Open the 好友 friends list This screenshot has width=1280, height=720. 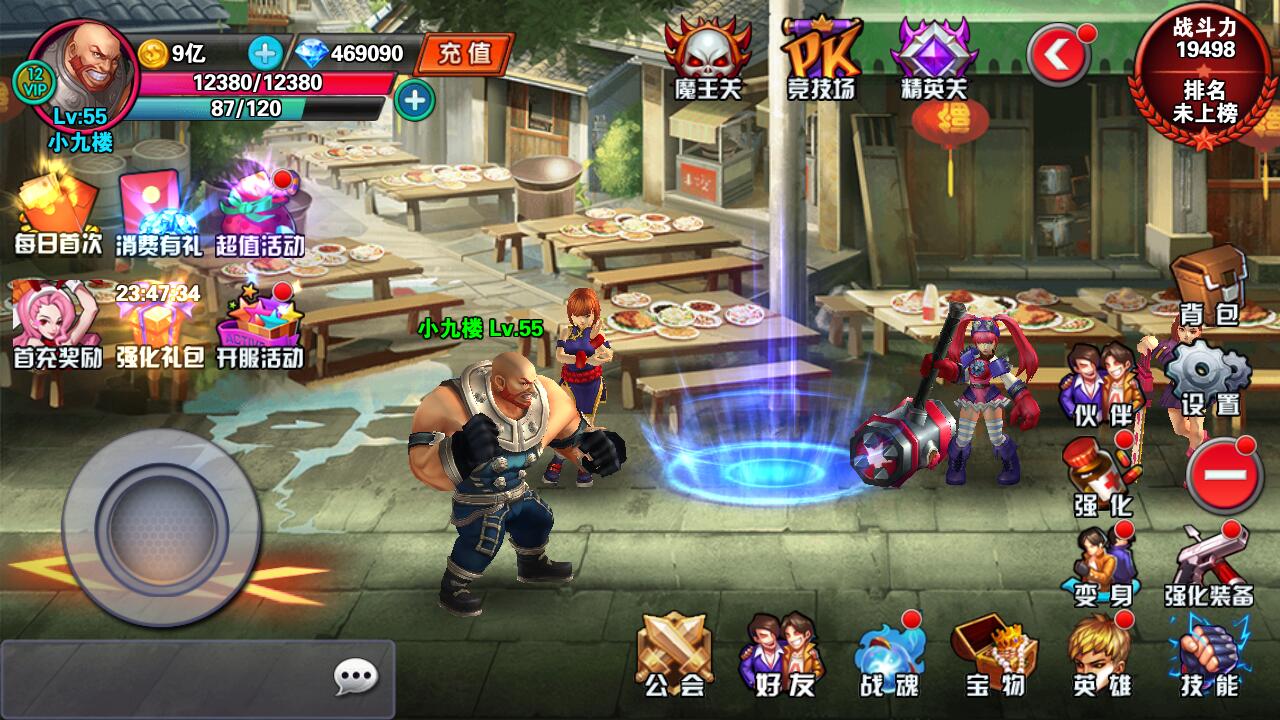click(x=780, y=655)
